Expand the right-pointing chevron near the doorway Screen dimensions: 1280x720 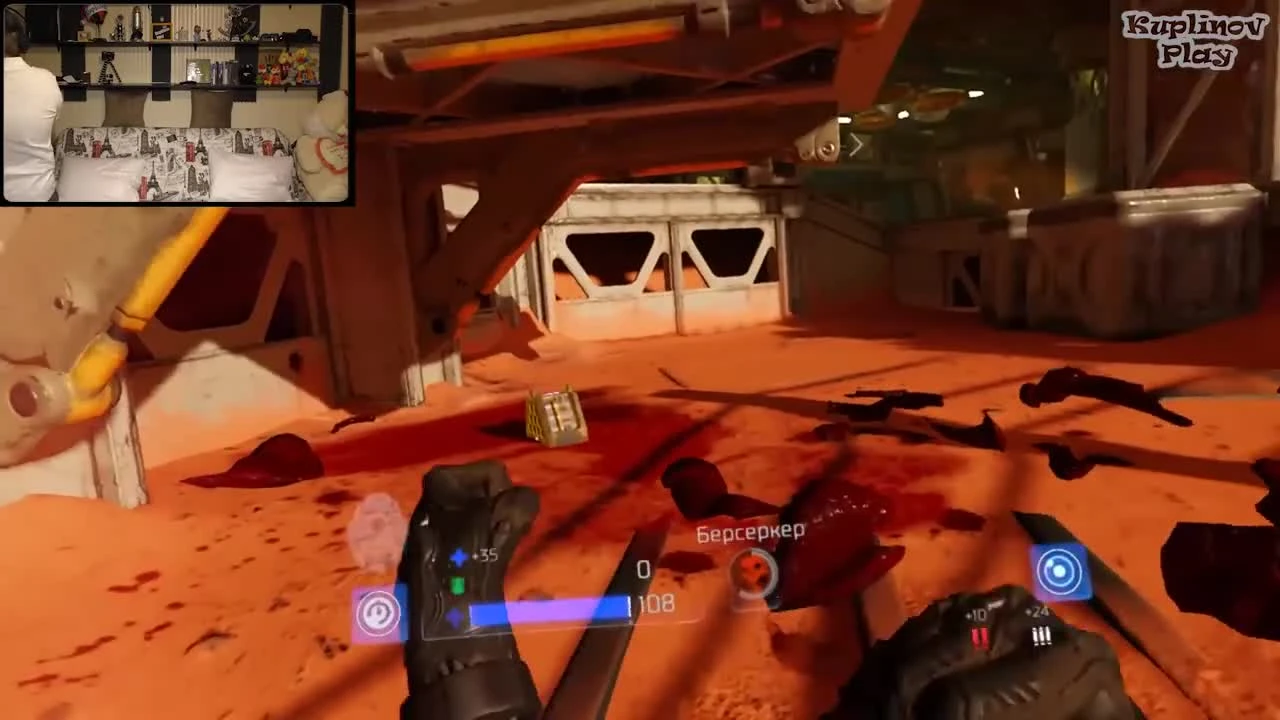[856, 146]
